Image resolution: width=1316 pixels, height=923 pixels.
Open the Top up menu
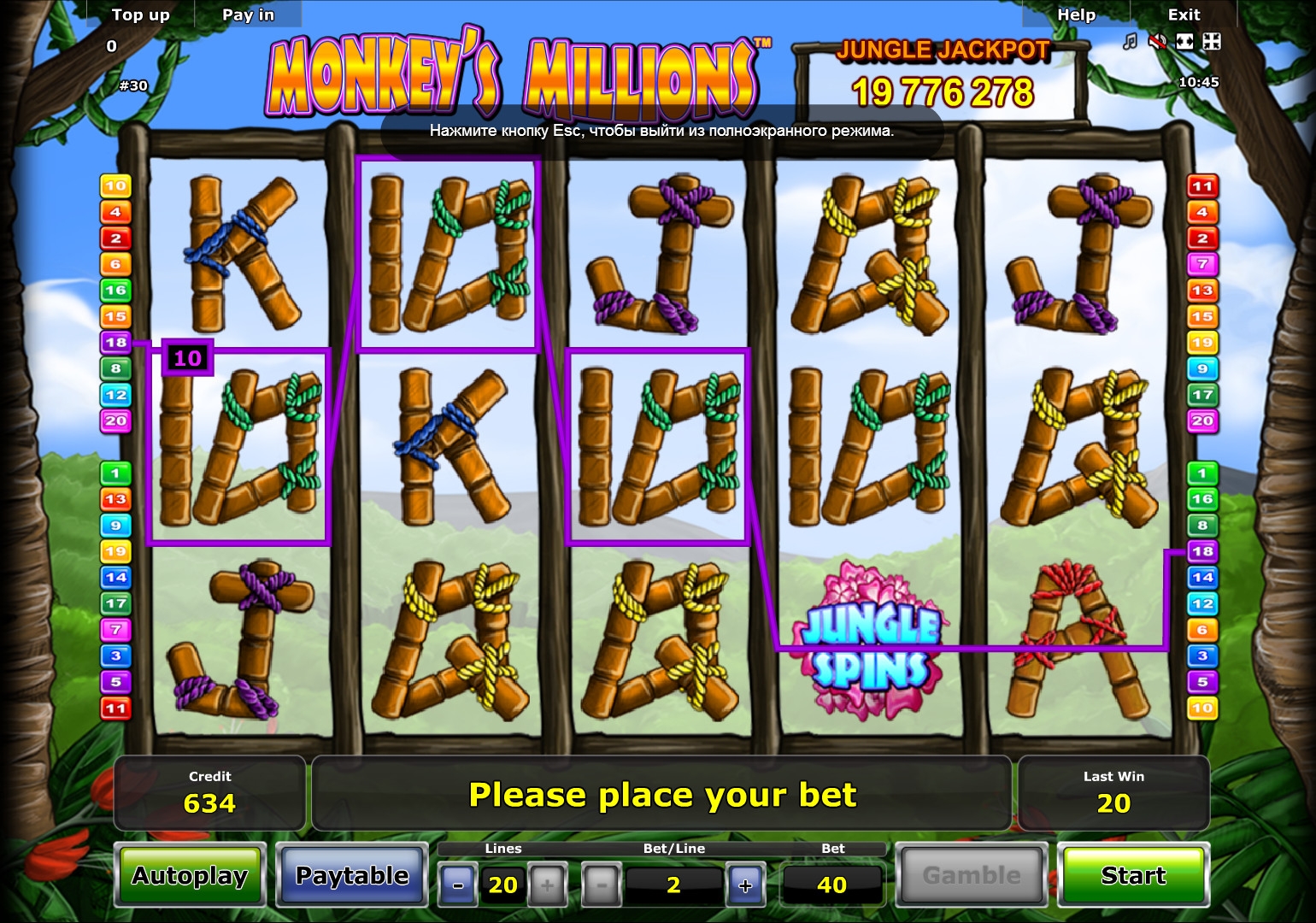[x=141, y=15]
